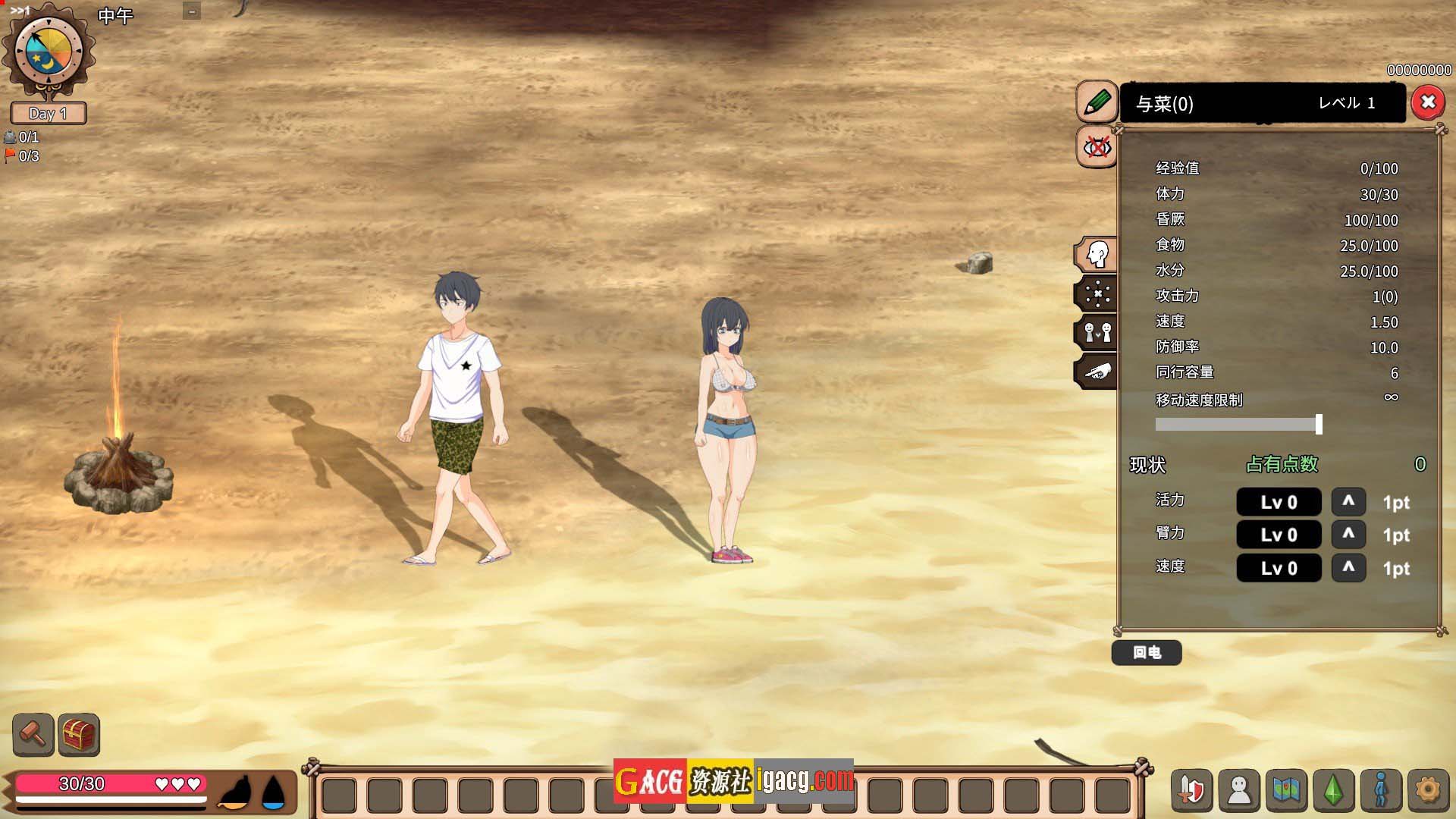Viewport: 1456px width, 819px height.
Task: Open the hammer crafting menu
Action: 33,734
